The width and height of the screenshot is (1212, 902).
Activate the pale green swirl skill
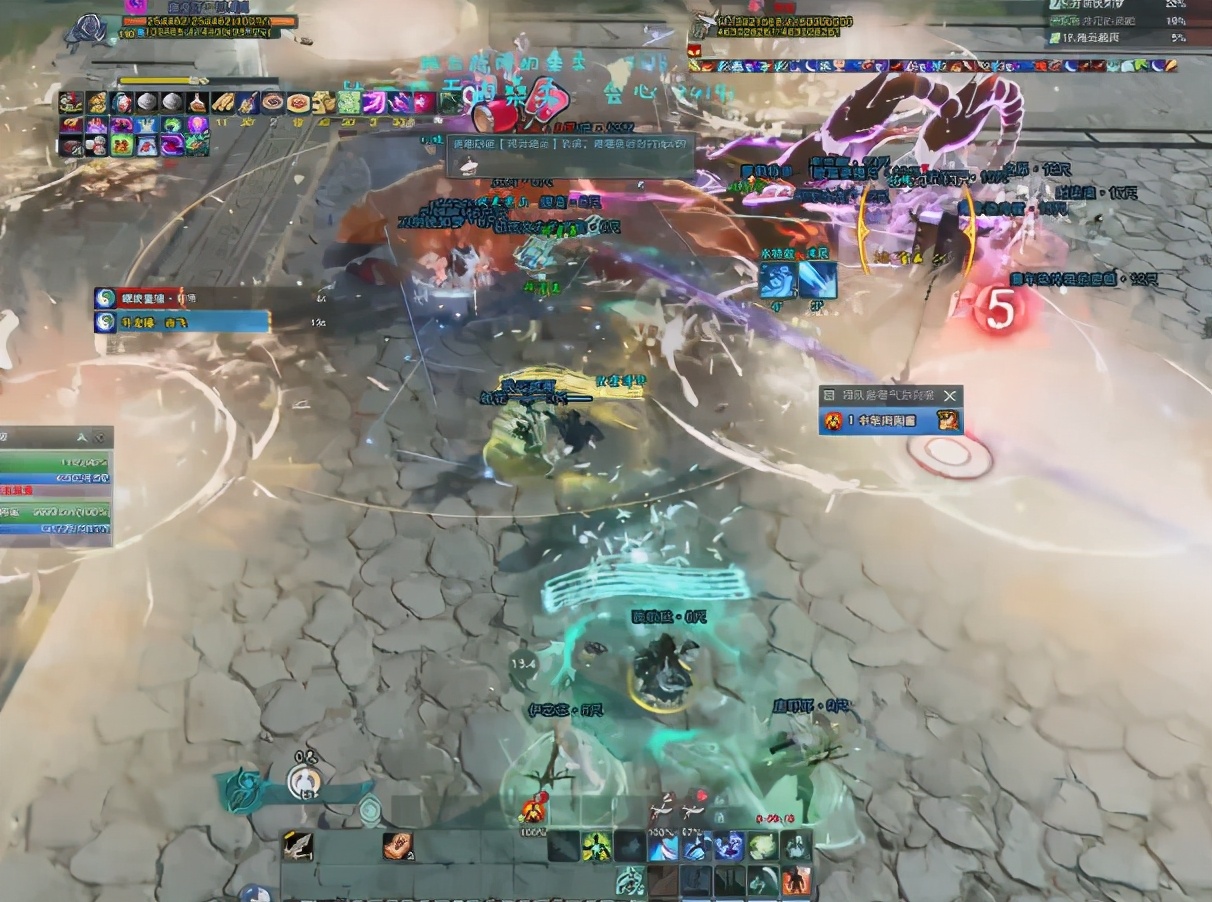coord(763,847)
